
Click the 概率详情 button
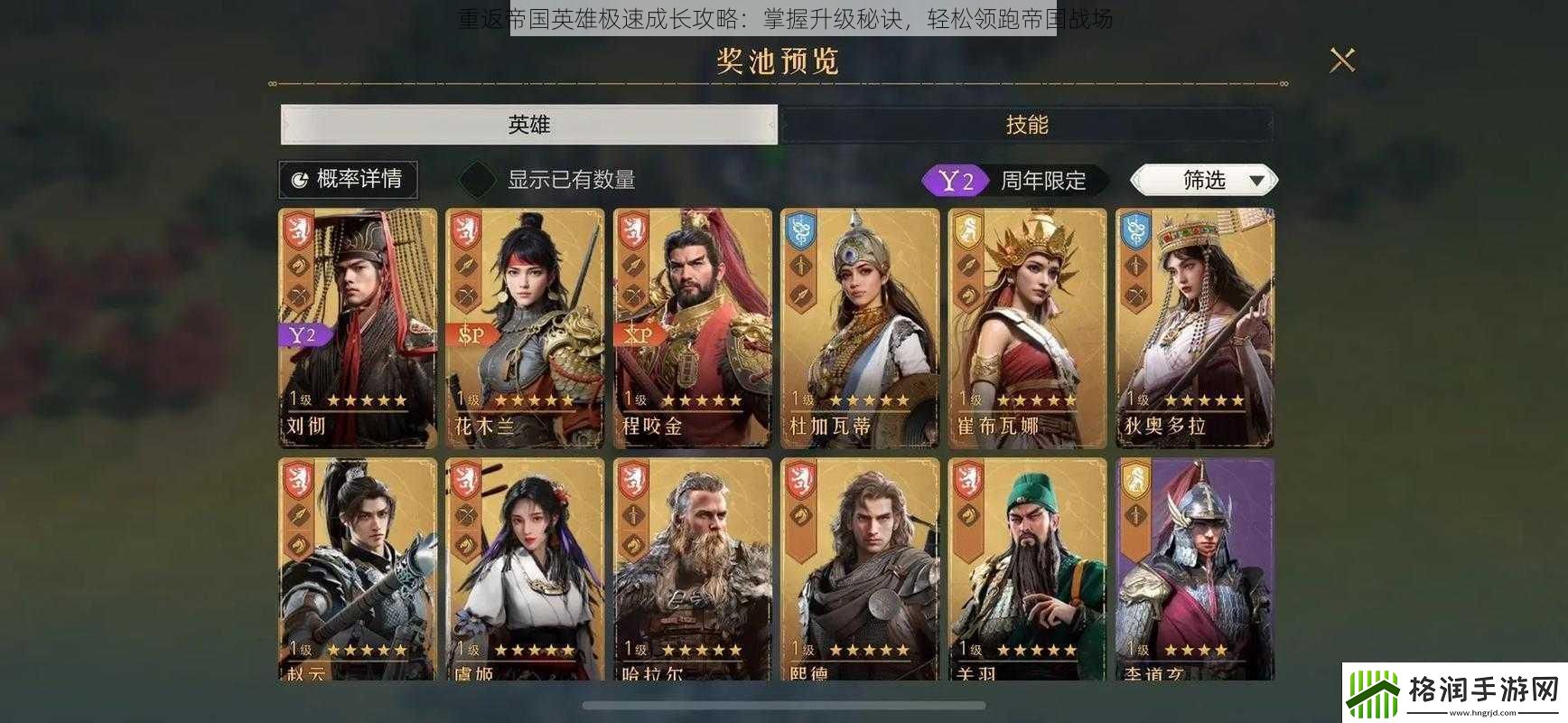tap(348, 179)
